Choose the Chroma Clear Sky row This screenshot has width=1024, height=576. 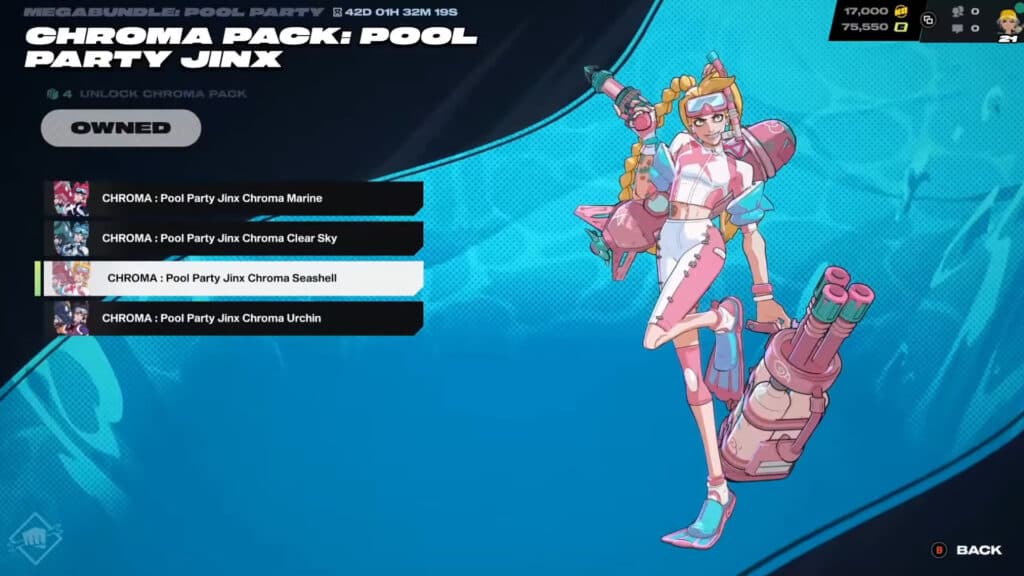pos(233,238)
